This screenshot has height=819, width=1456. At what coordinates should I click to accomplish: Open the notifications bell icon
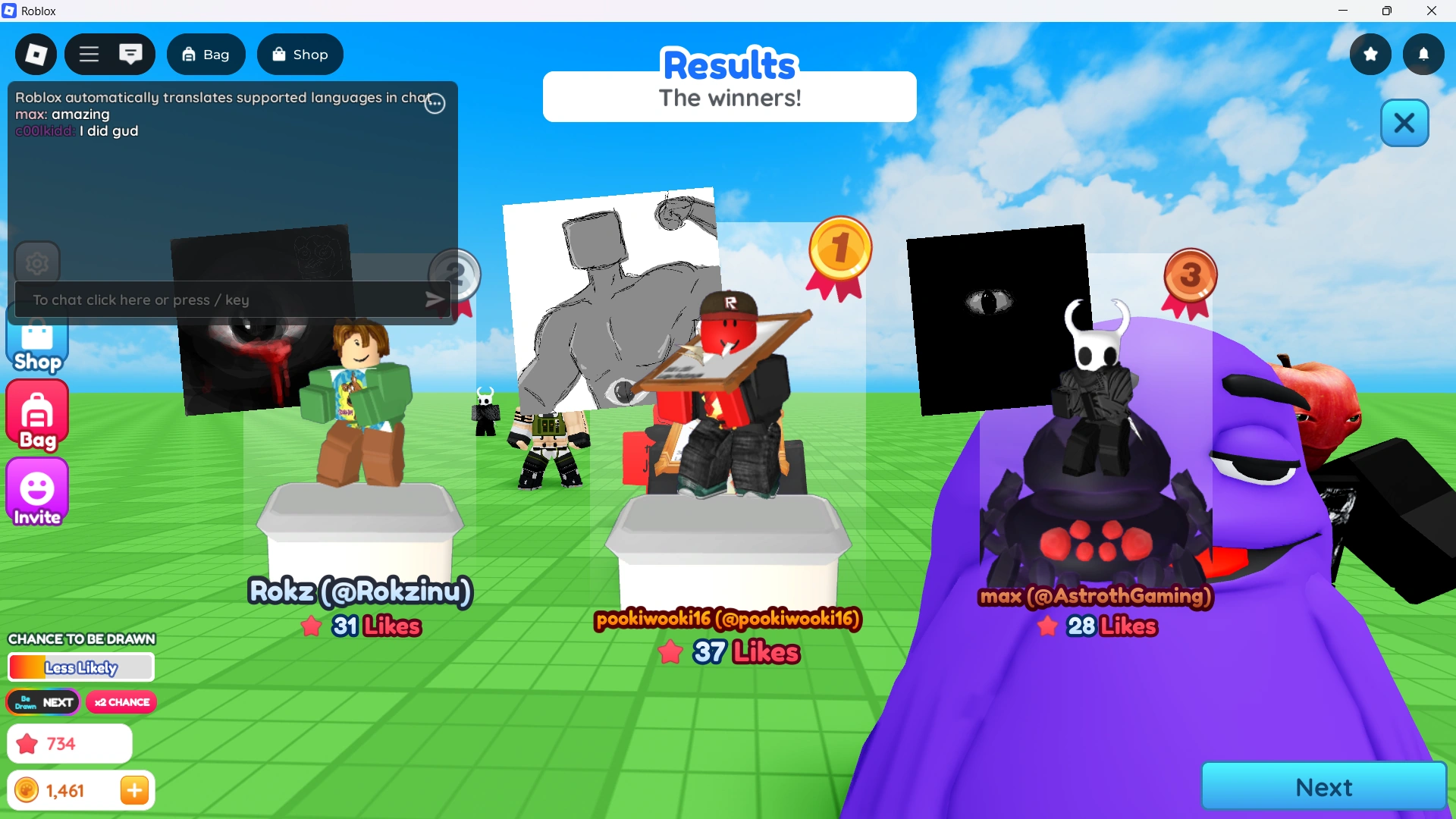click(x=1424, y=54)
